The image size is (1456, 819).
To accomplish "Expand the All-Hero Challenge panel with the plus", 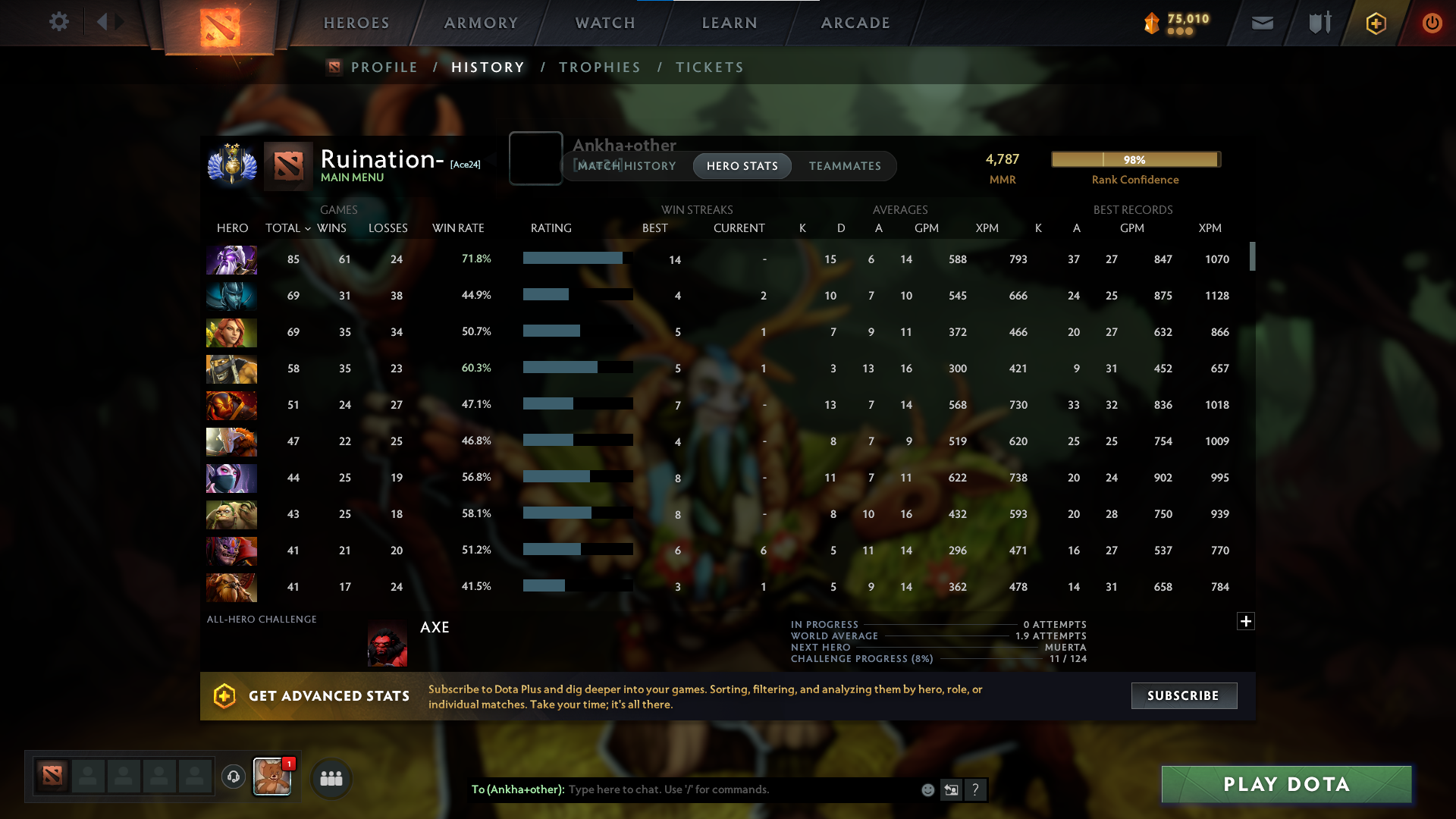I will click(x=1246, y=621).
